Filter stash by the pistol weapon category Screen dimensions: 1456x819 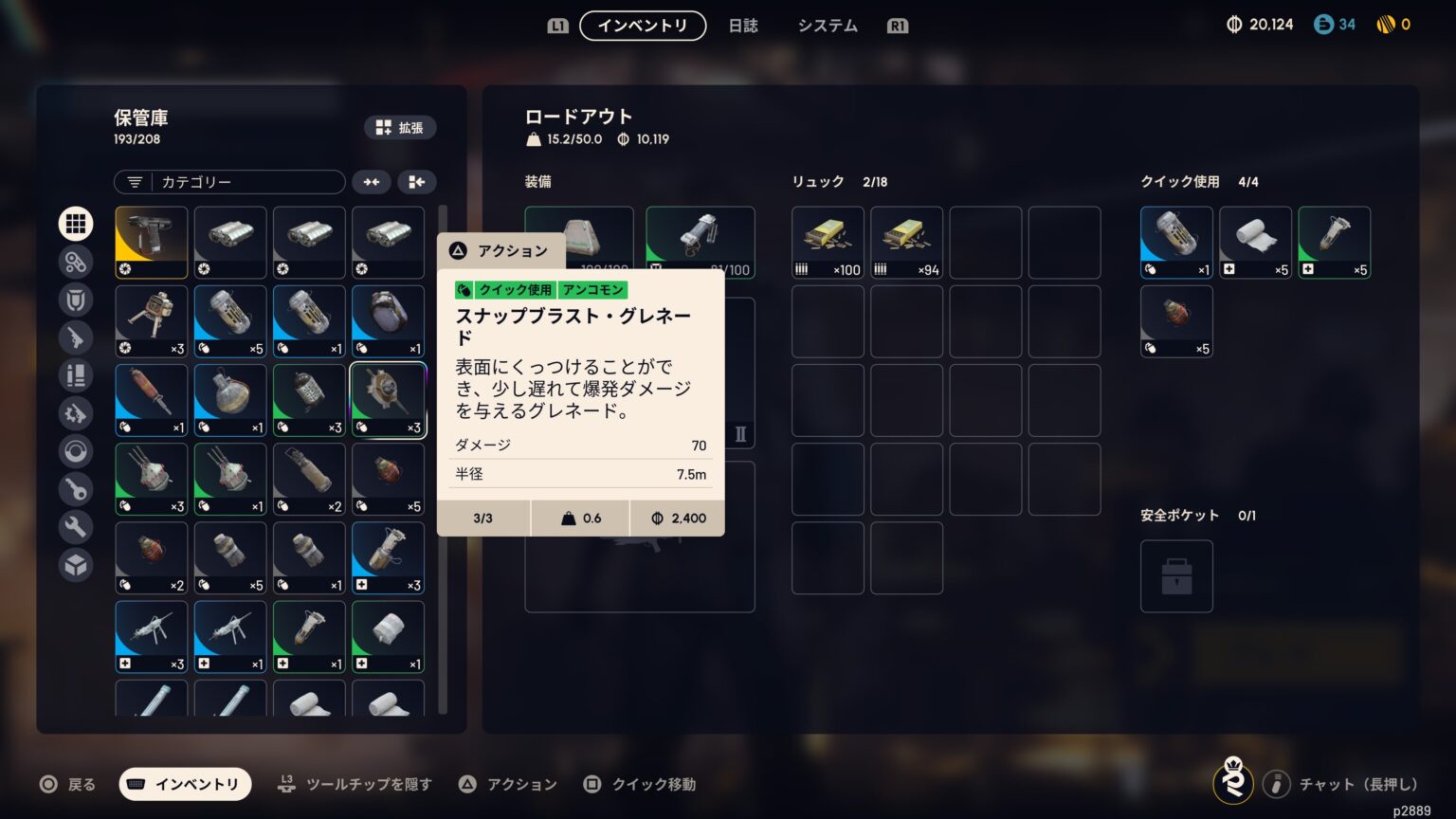click(76, 337)
